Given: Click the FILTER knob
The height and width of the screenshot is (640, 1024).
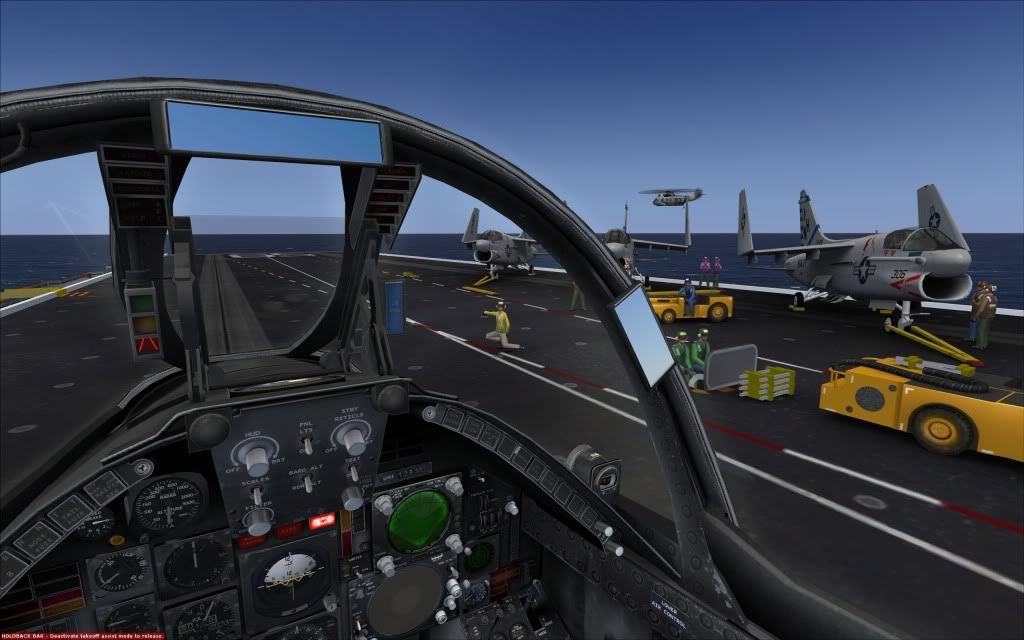Looking at the screenshot, I should click(258, 520).
